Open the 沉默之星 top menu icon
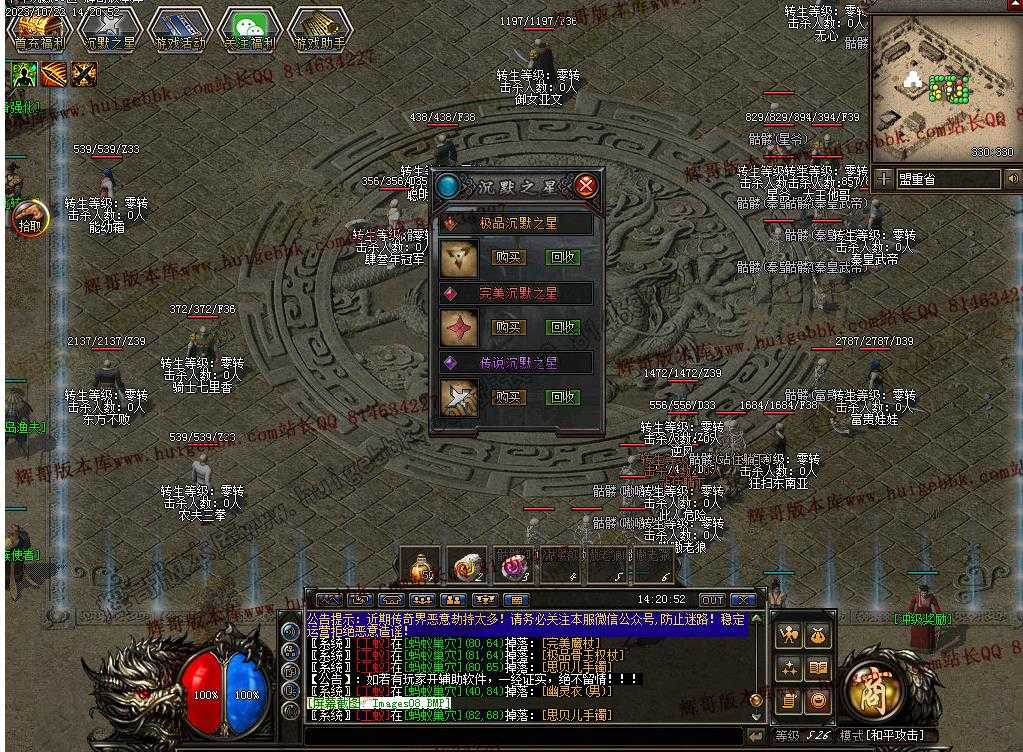This screenshot has width=1023, height=752. [x=109, y=30]
